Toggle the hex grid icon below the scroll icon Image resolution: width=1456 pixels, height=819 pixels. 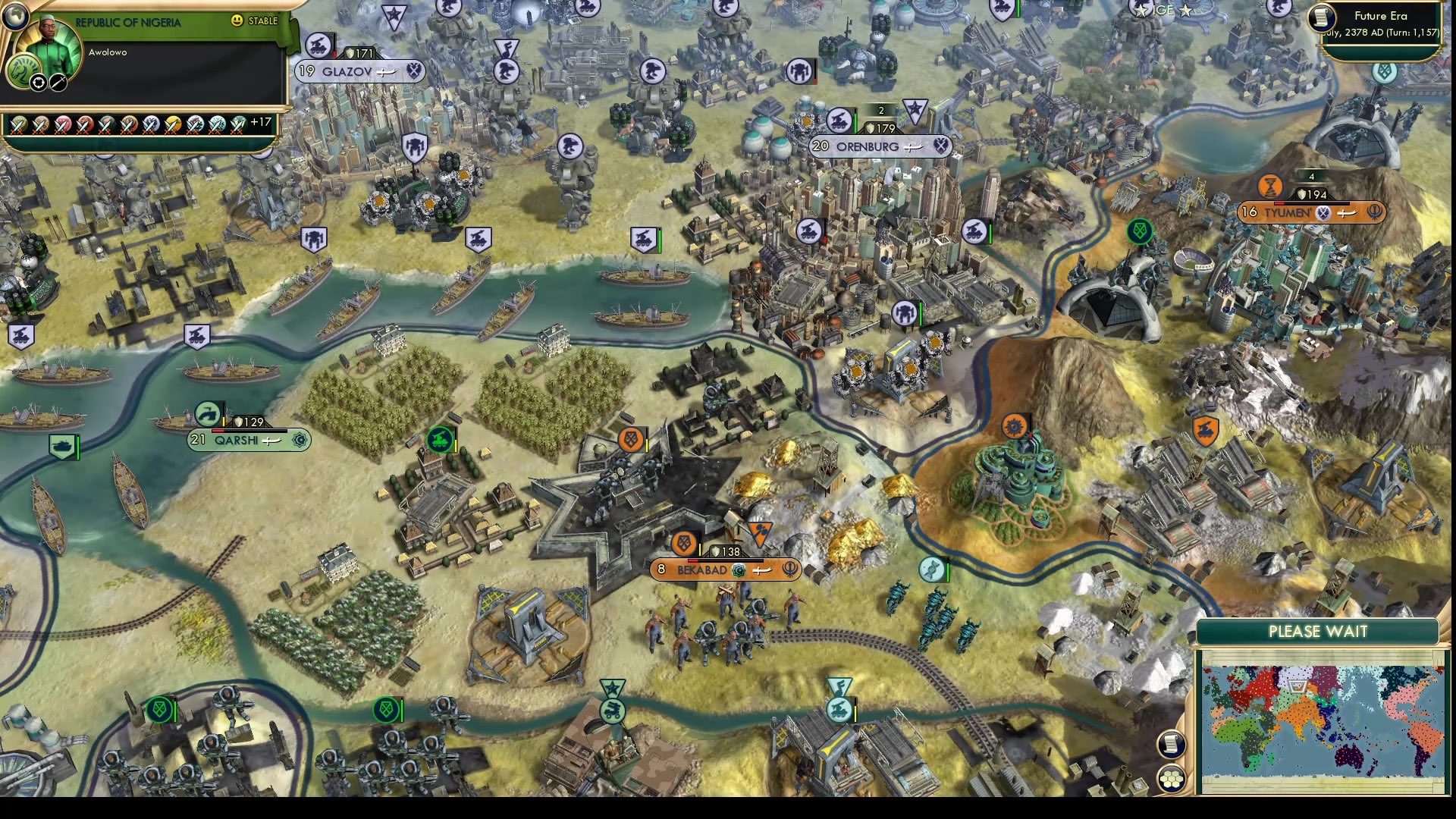tap(1172, 778)
